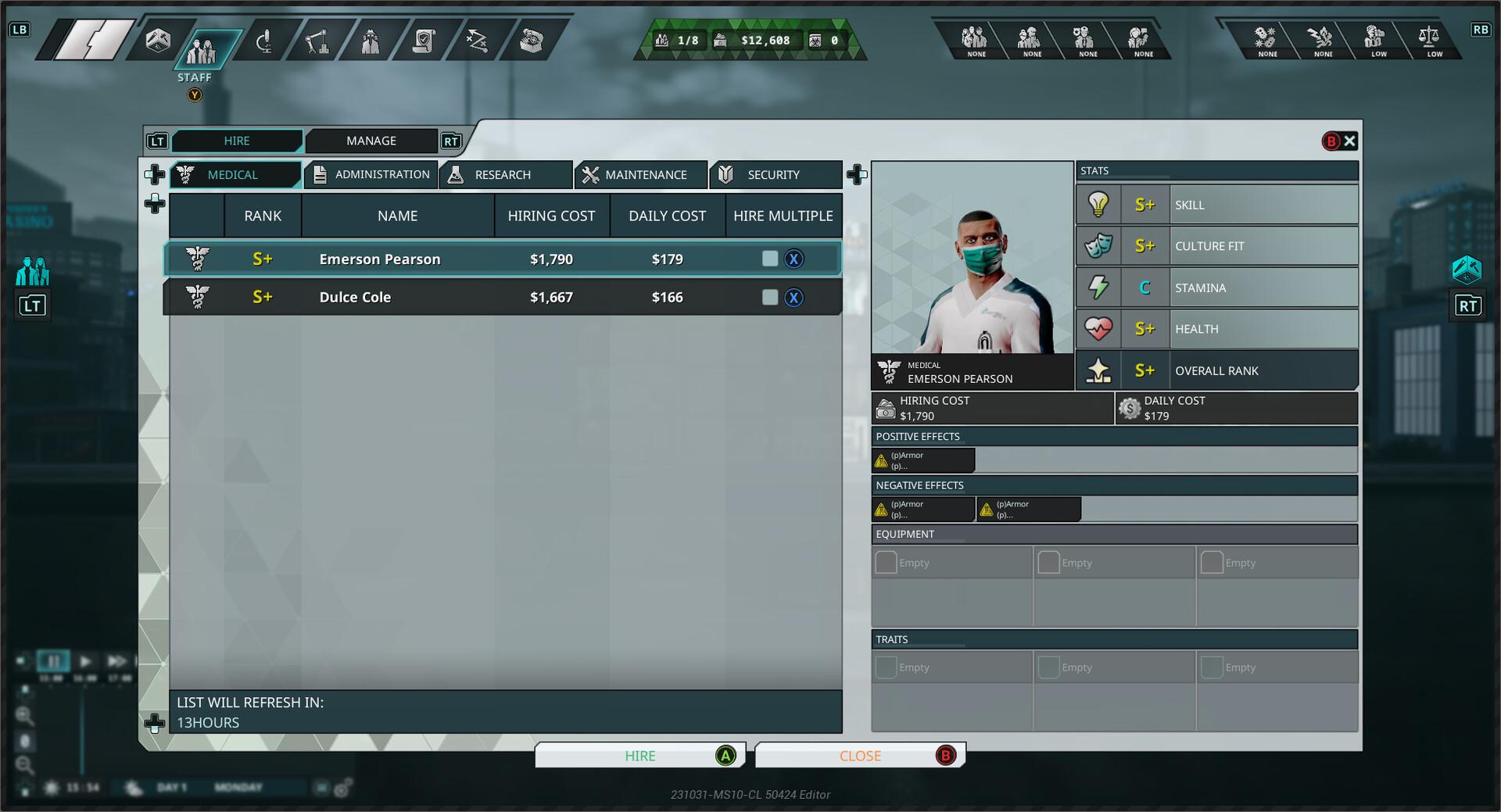
Task: Check Hire Multiple for Dulce Cole
Action: (x=768, y=297)
